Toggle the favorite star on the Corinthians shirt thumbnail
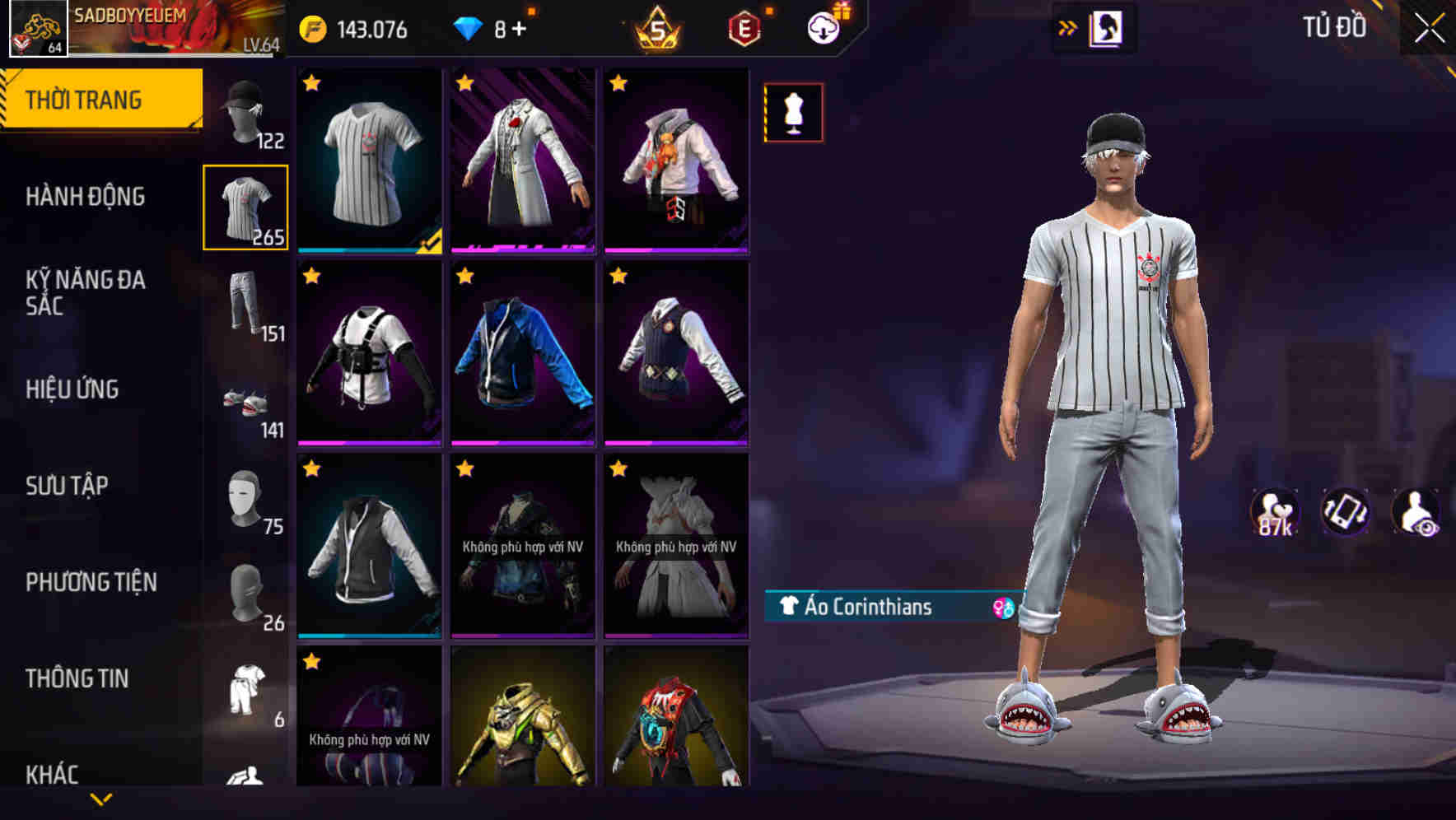 tap(312, 82)
